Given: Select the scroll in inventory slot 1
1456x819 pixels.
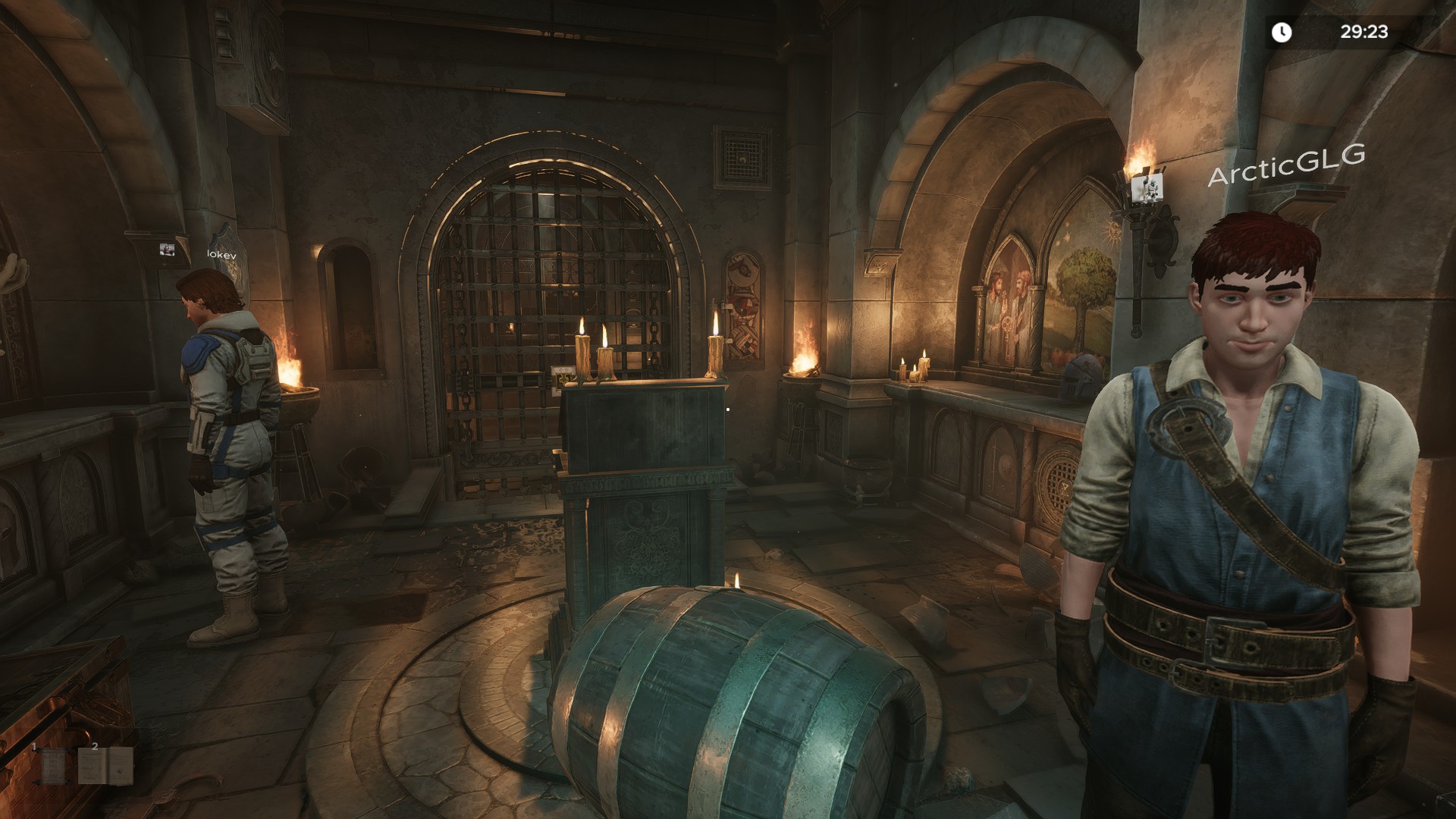Looking at the screenshot, I should (x=53, y=766).
